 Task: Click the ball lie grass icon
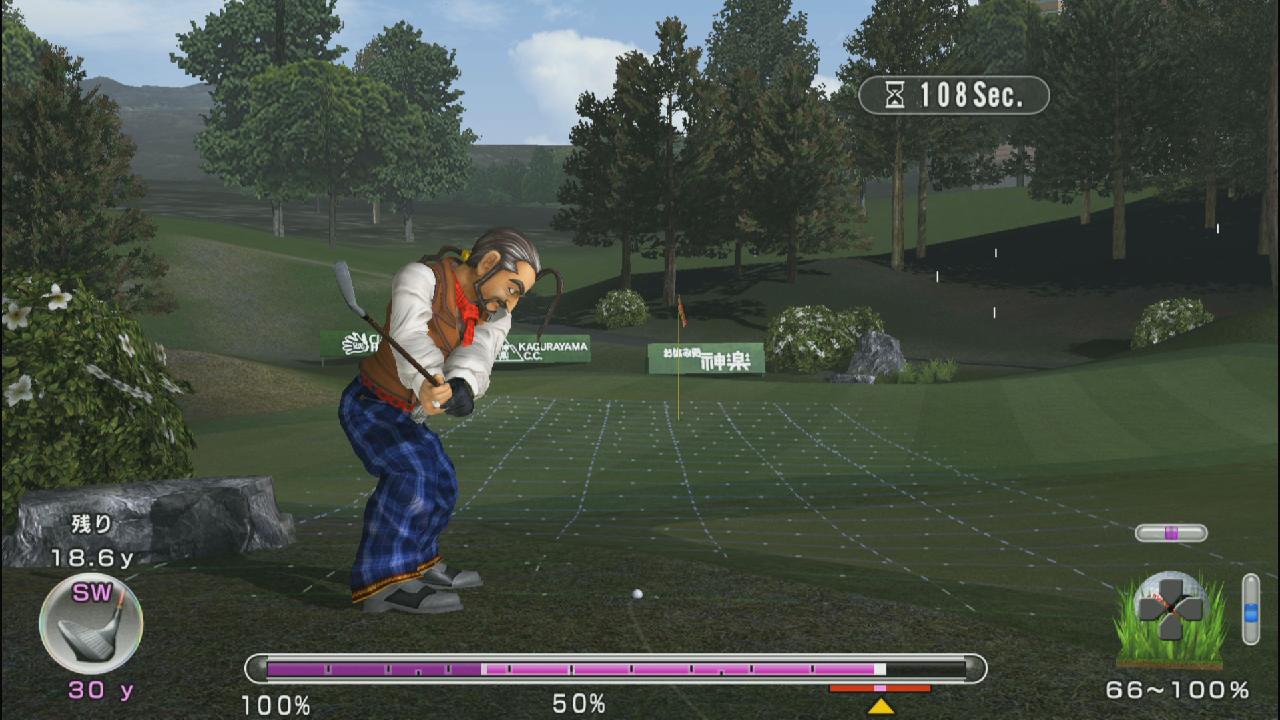coord(1170,618)
